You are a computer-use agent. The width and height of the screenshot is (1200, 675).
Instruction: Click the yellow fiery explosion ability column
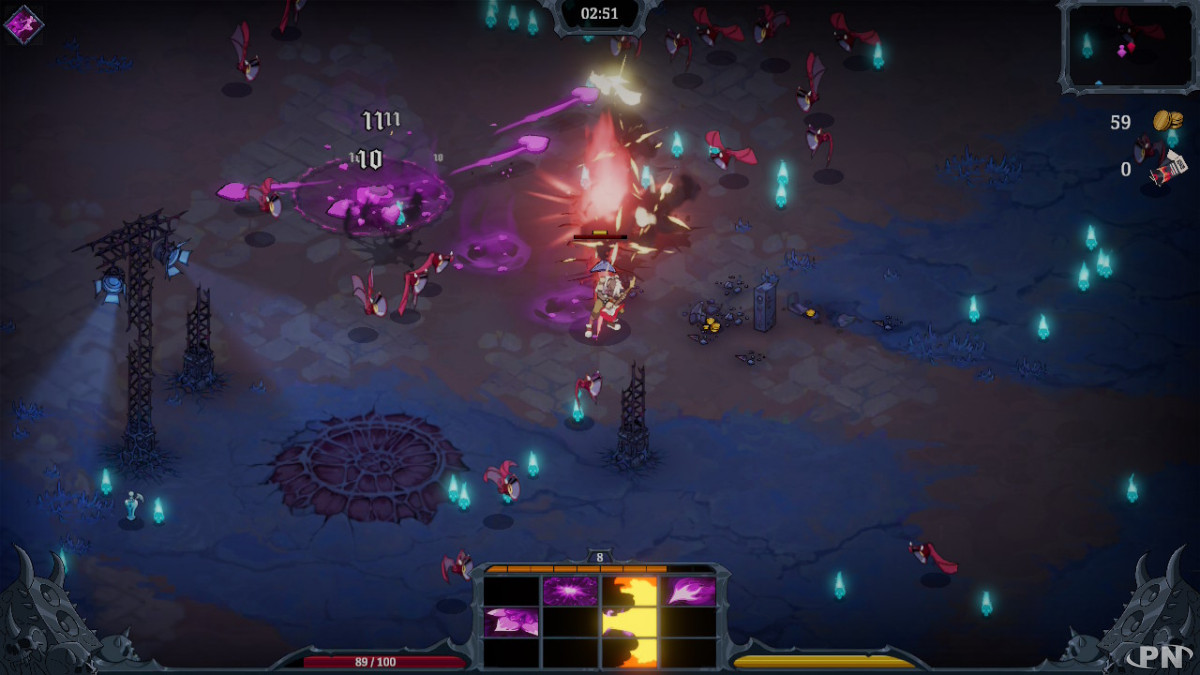pyautogui.click(x=630, y=622)
